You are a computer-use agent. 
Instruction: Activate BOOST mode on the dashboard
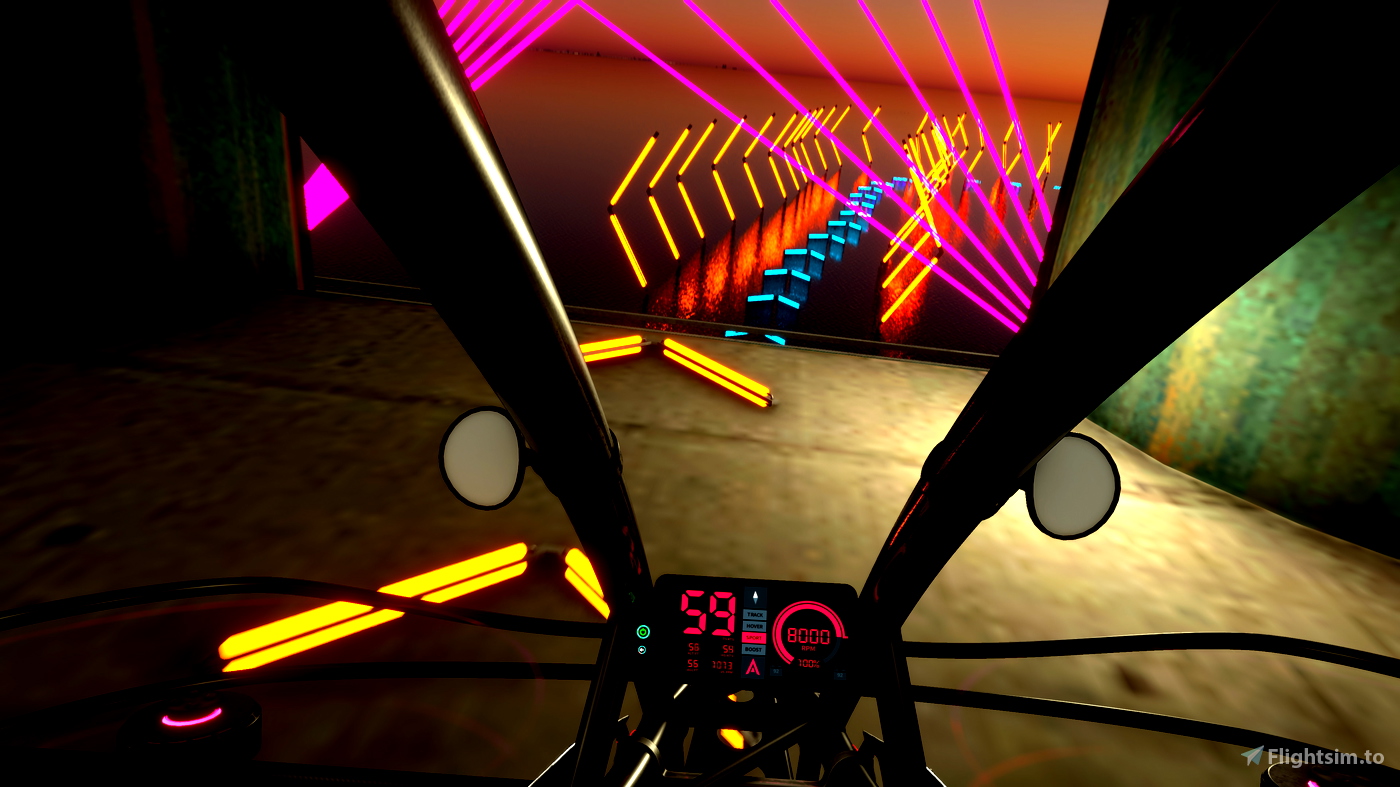754,650
